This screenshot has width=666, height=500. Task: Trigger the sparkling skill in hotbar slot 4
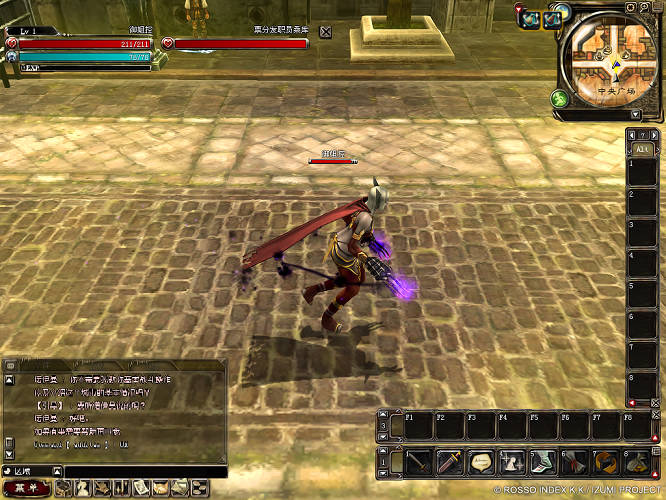[x=513, y=463]
